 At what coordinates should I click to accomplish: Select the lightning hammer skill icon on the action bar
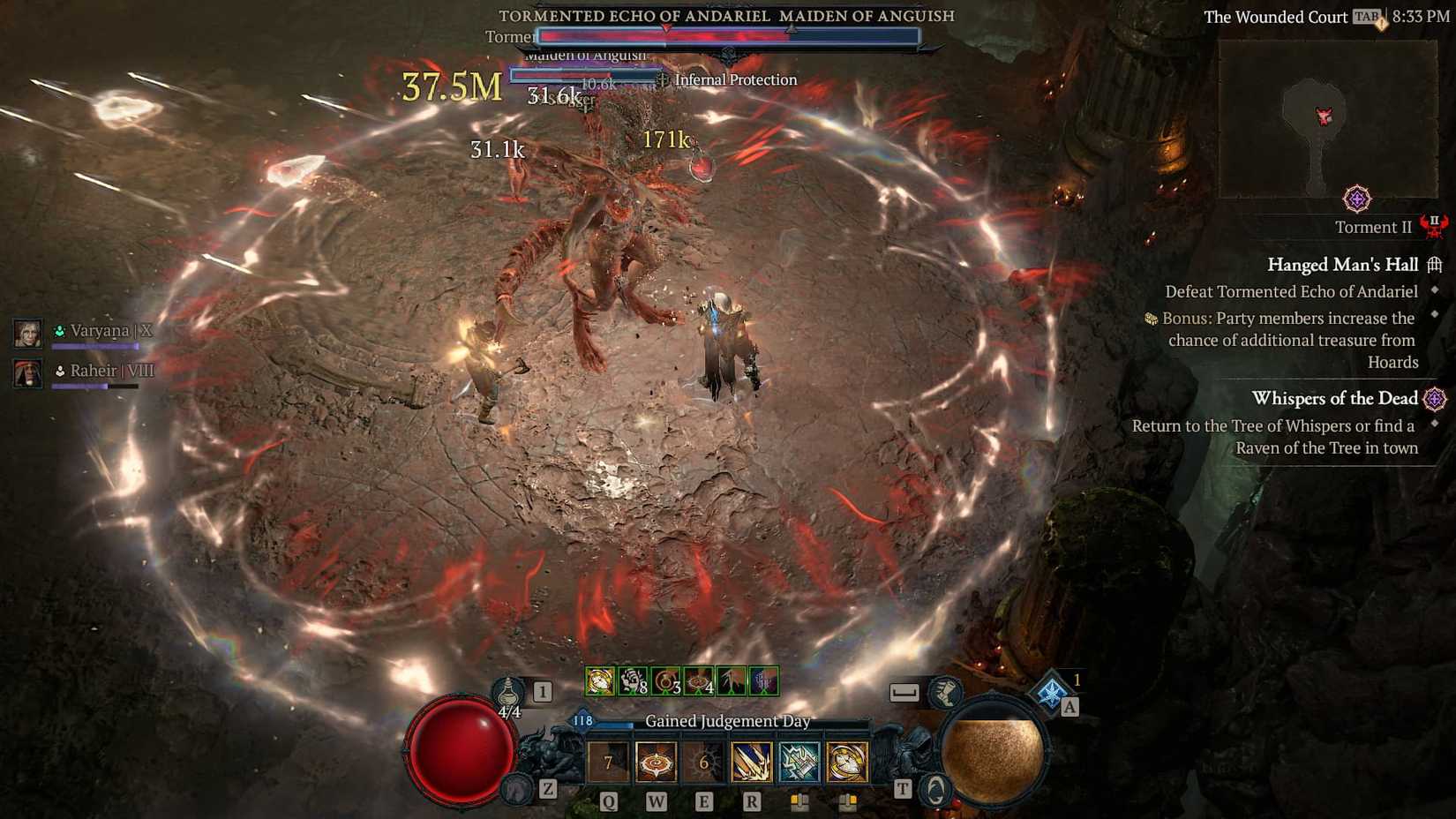799,763
